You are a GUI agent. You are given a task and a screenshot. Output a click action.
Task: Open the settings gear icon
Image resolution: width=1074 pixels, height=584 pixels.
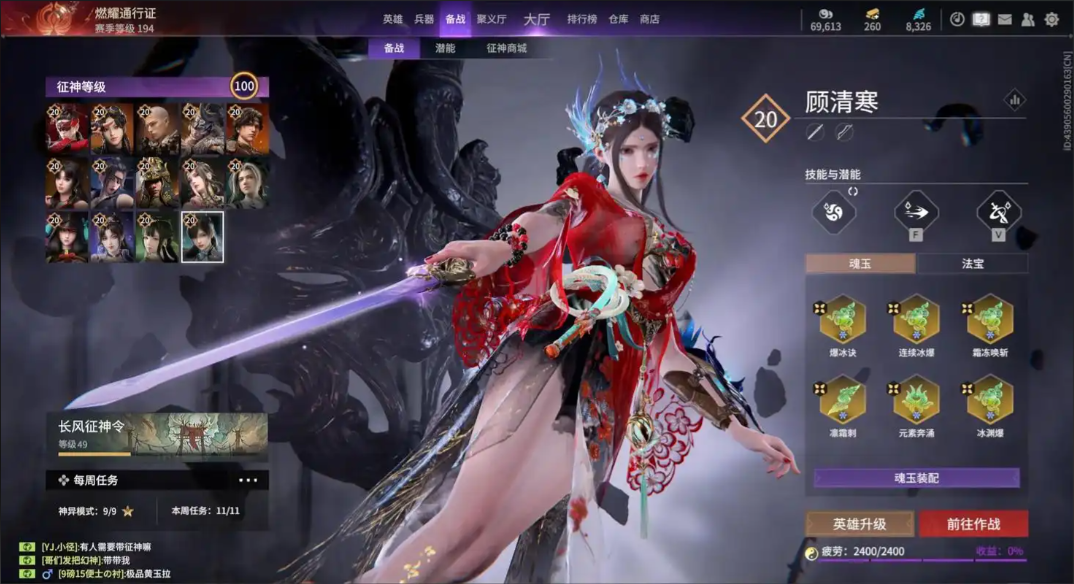(x=1051, y=19)
